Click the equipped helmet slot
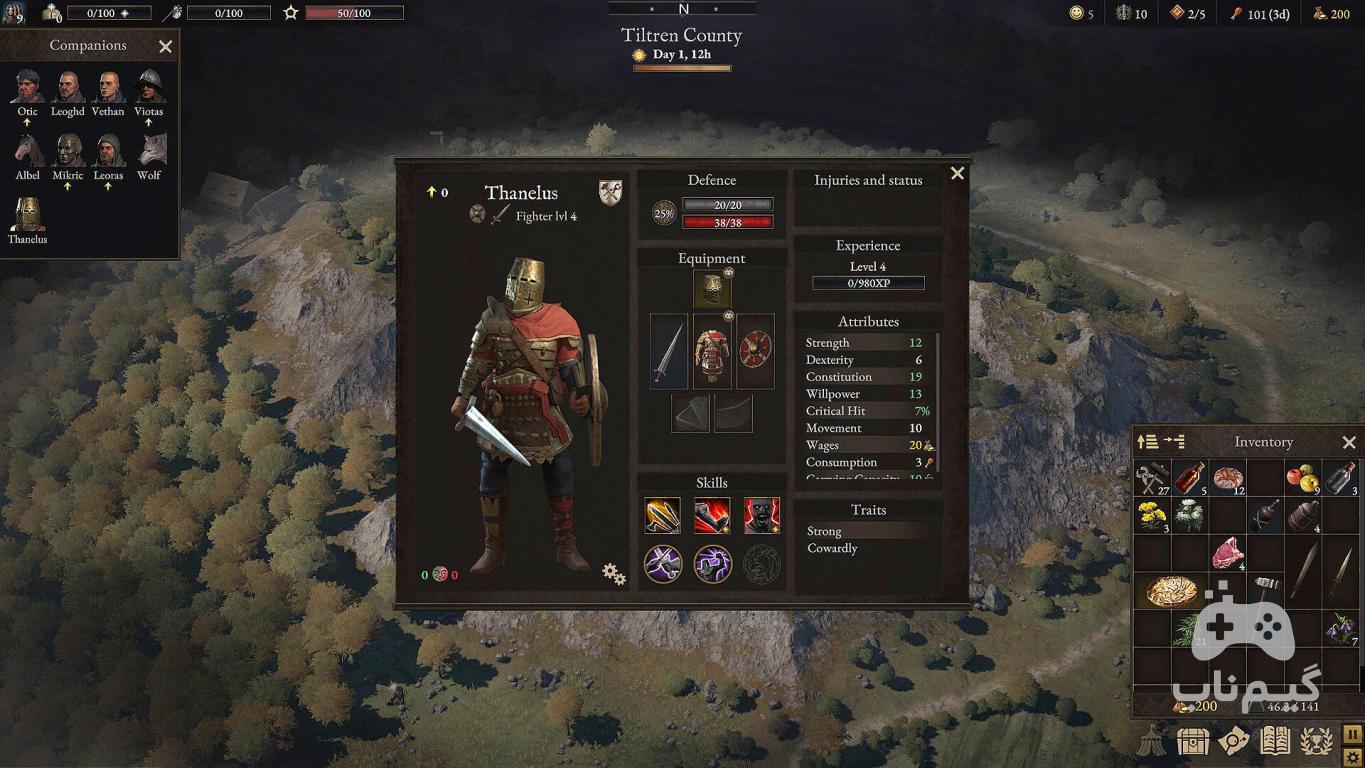 pos(712,290)
